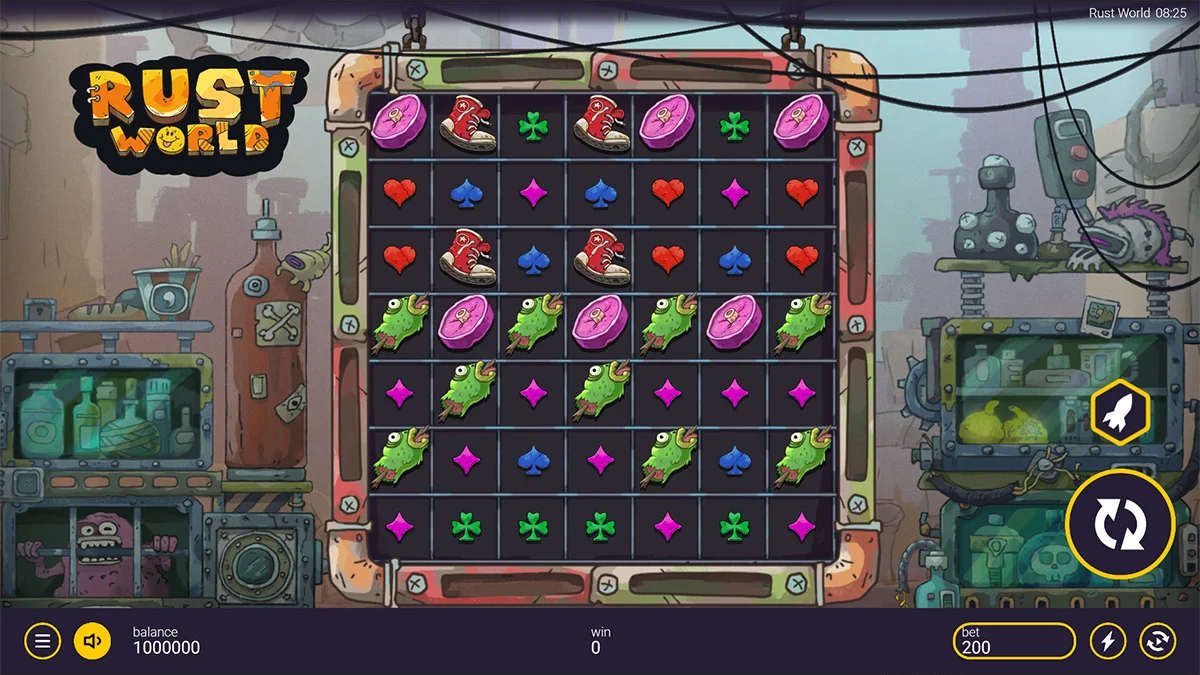Activate the lightning bolt turbo mode
The height and width of the screenshot is (675, 1200).
click(x=1107, y=641)
